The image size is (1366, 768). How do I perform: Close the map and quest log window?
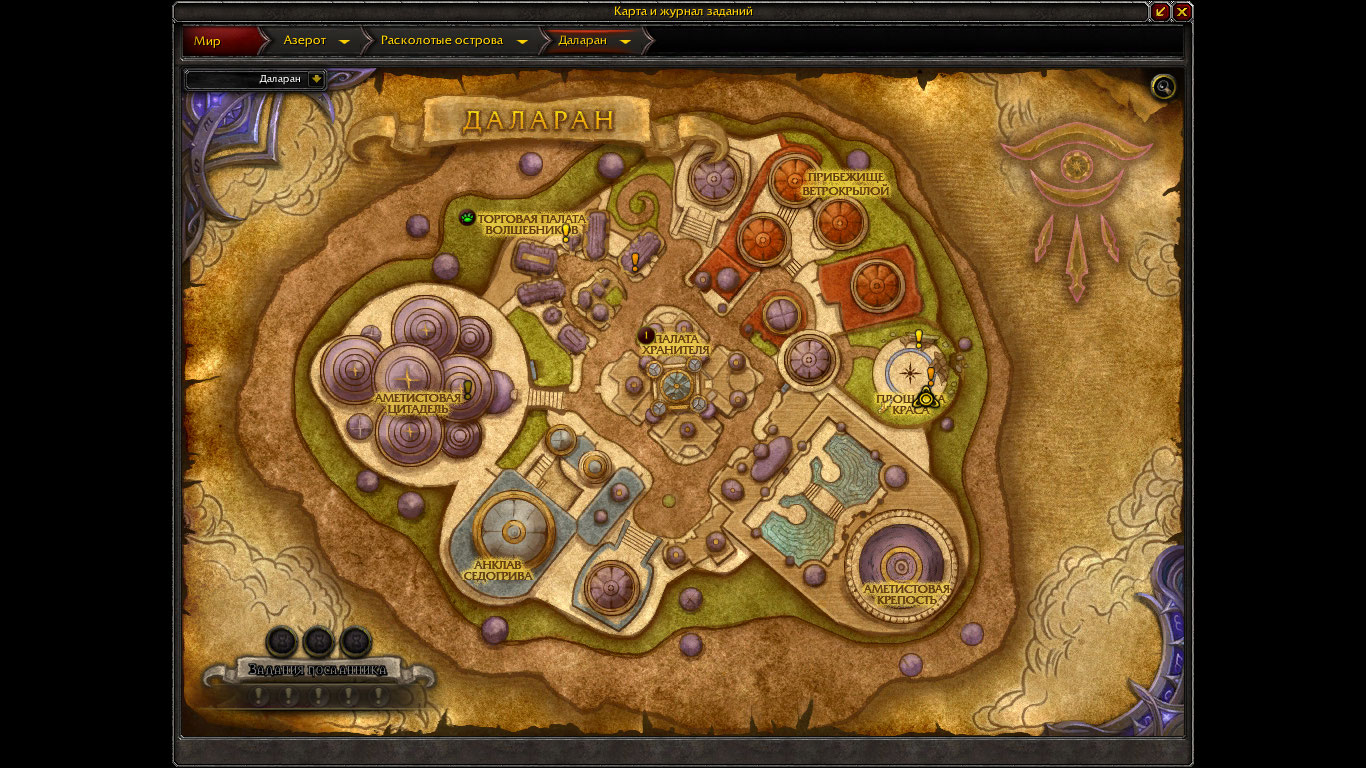[1182, 12]
